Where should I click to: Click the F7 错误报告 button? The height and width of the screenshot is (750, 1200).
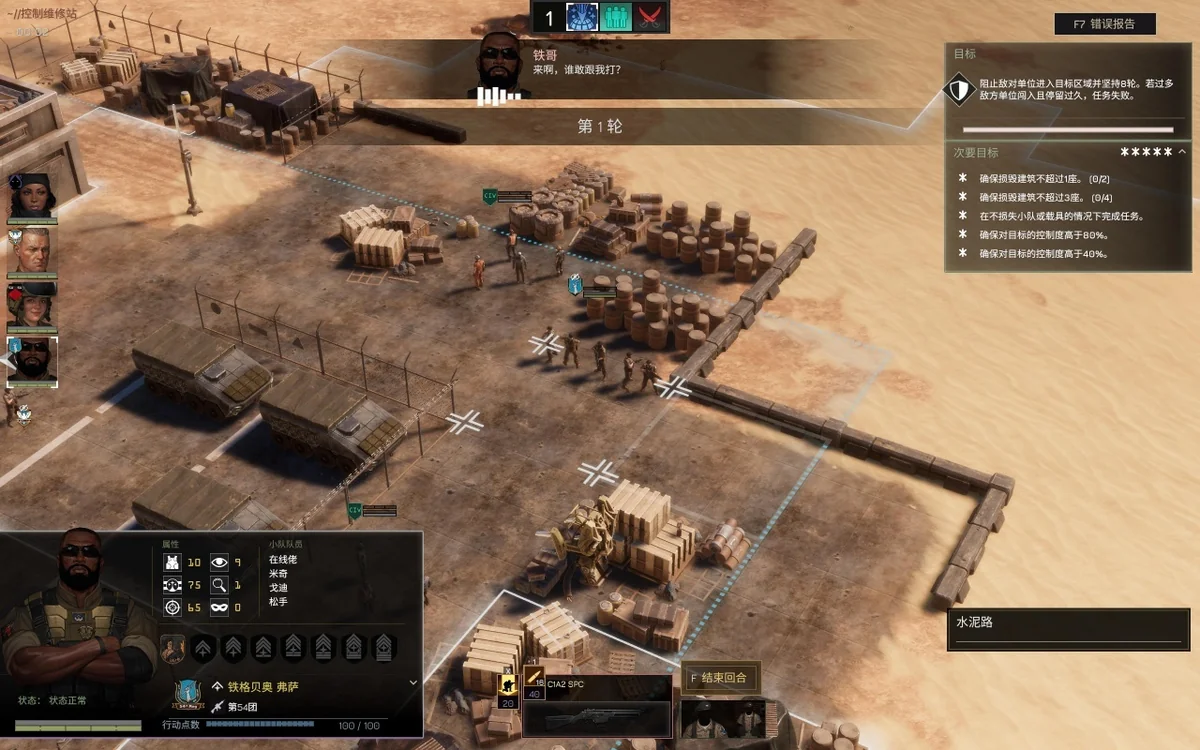1104,24
